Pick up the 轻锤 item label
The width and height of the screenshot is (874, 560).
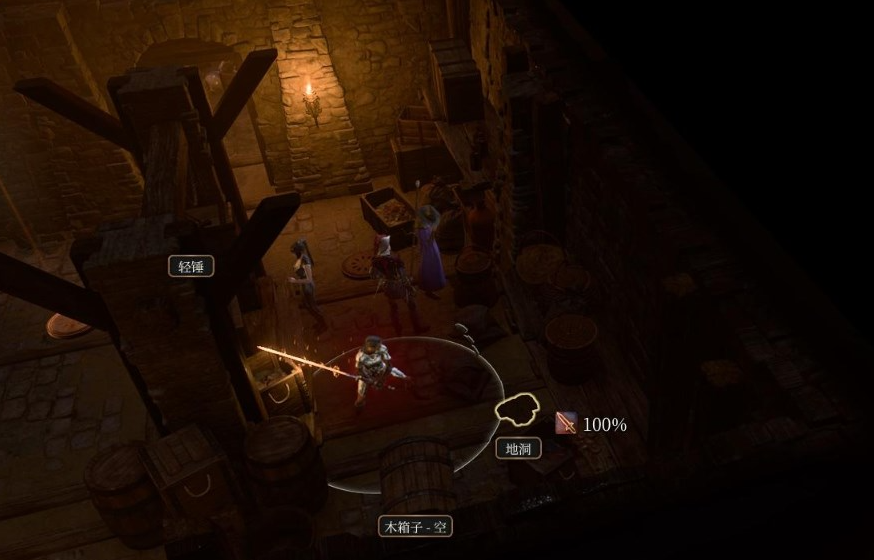[191, 266]
